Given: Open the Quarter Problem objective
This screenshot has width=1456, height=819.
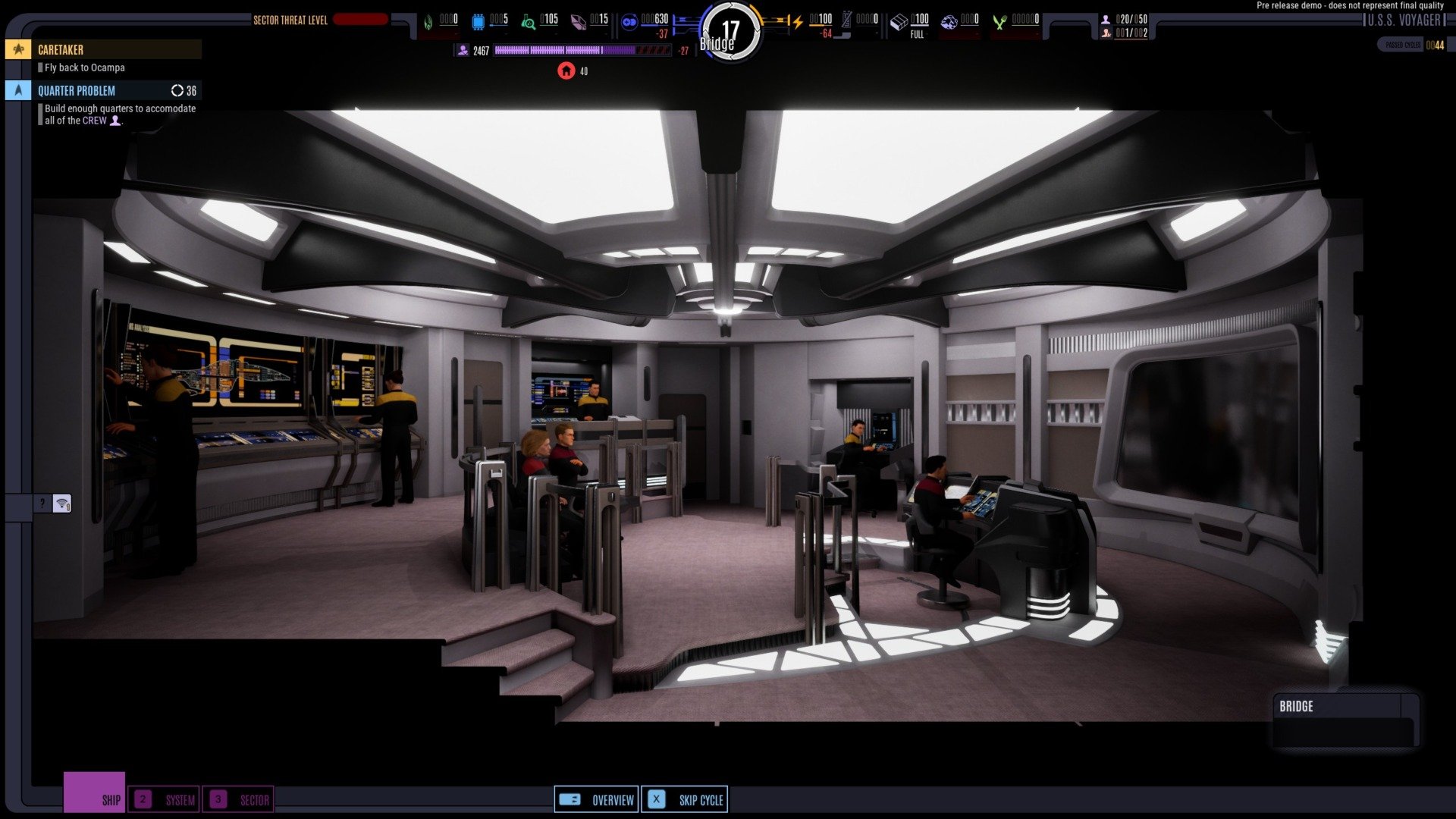Looking at the screenshot, I should coord(104,91).
